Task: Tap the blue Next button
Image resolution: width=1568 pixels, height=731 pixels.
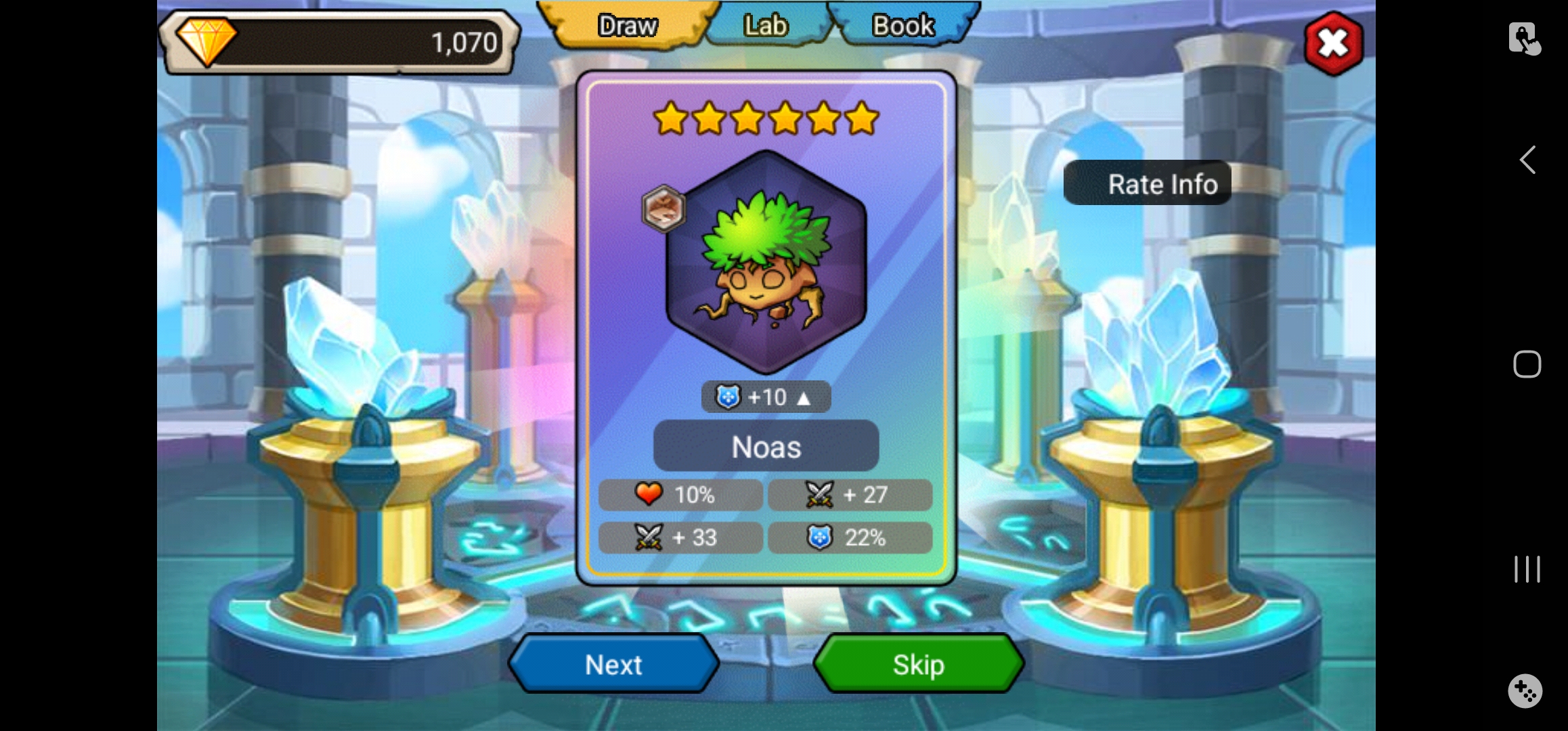Action: (x=613, y=665)
